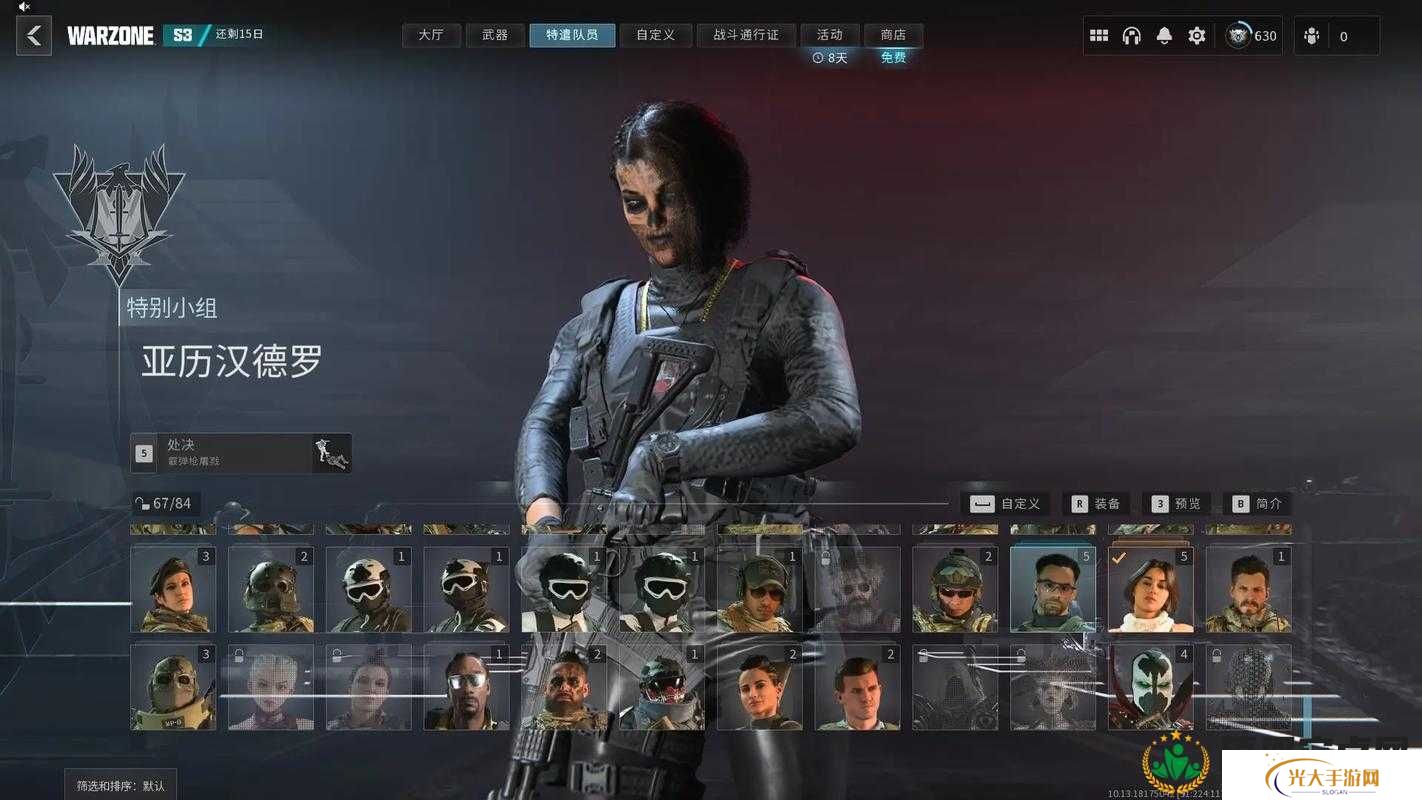1422x800 pixels.
Task: Open the 筛选和排序 filter and sort dropdown
Action: (121, 785)
